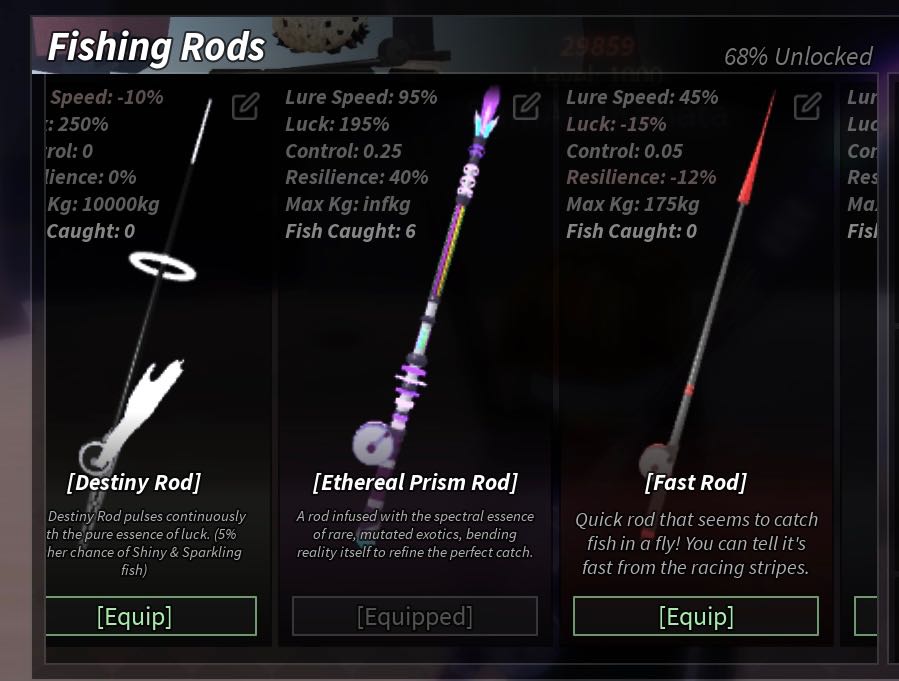Equip the Fast Rod
899x681 pixels.
point(696,616)
